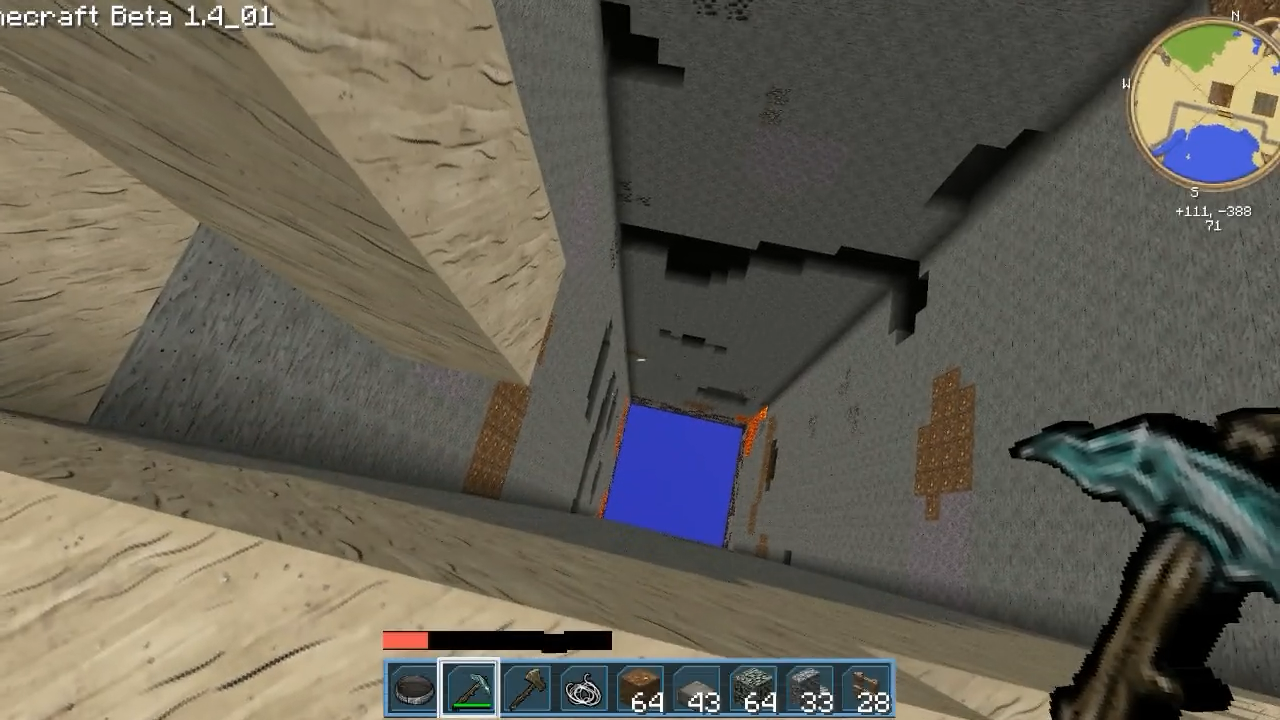Pick the dirt block stack of 64

pyautogui.click(x=640, y=689)
